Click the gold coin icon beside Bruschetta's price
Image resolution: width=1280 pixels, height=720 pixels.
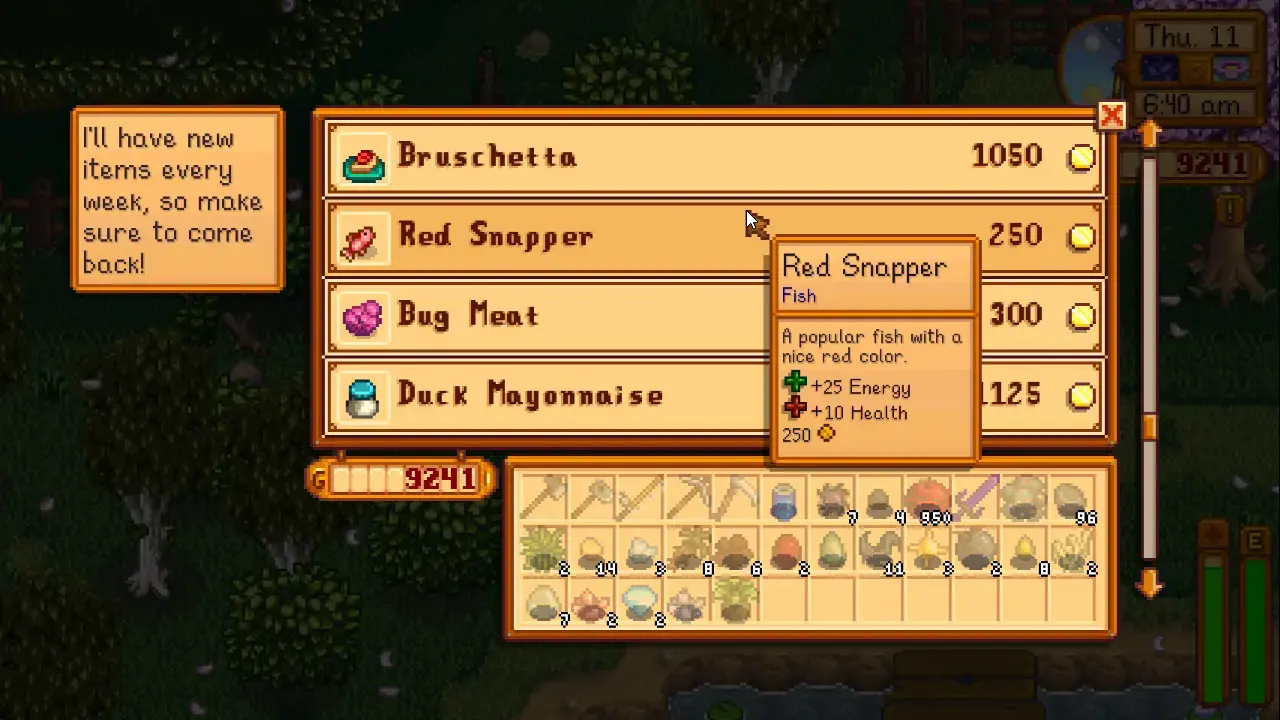(1080, 157)
